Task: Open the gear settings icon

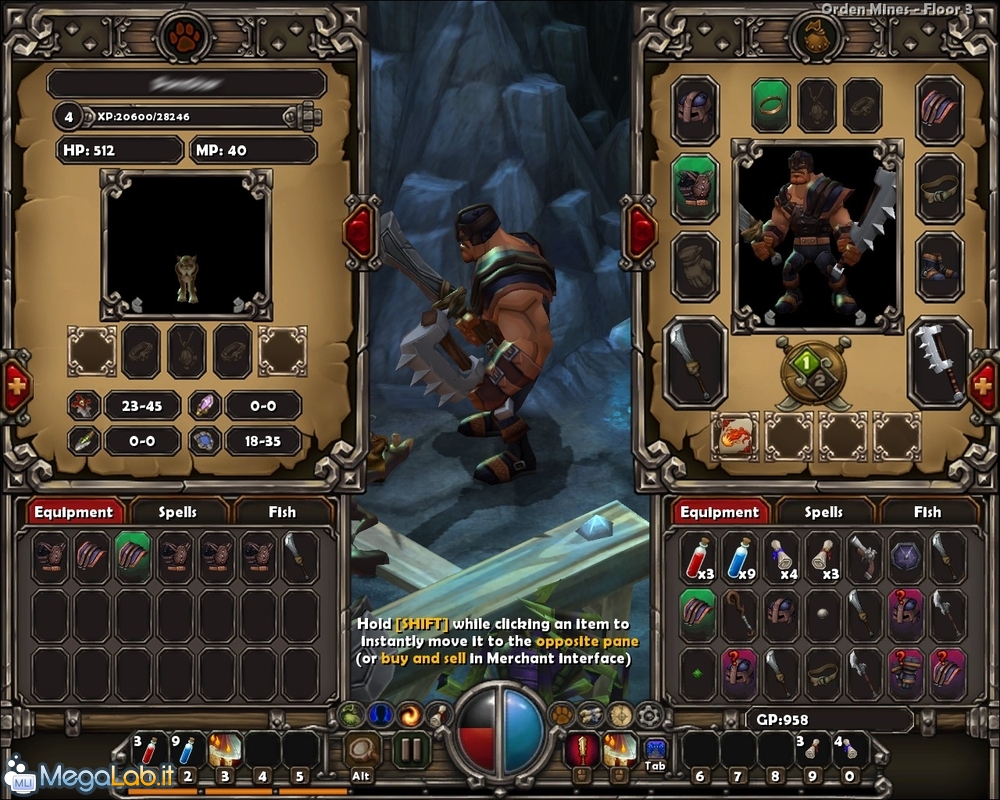Action: coord(651,715)
